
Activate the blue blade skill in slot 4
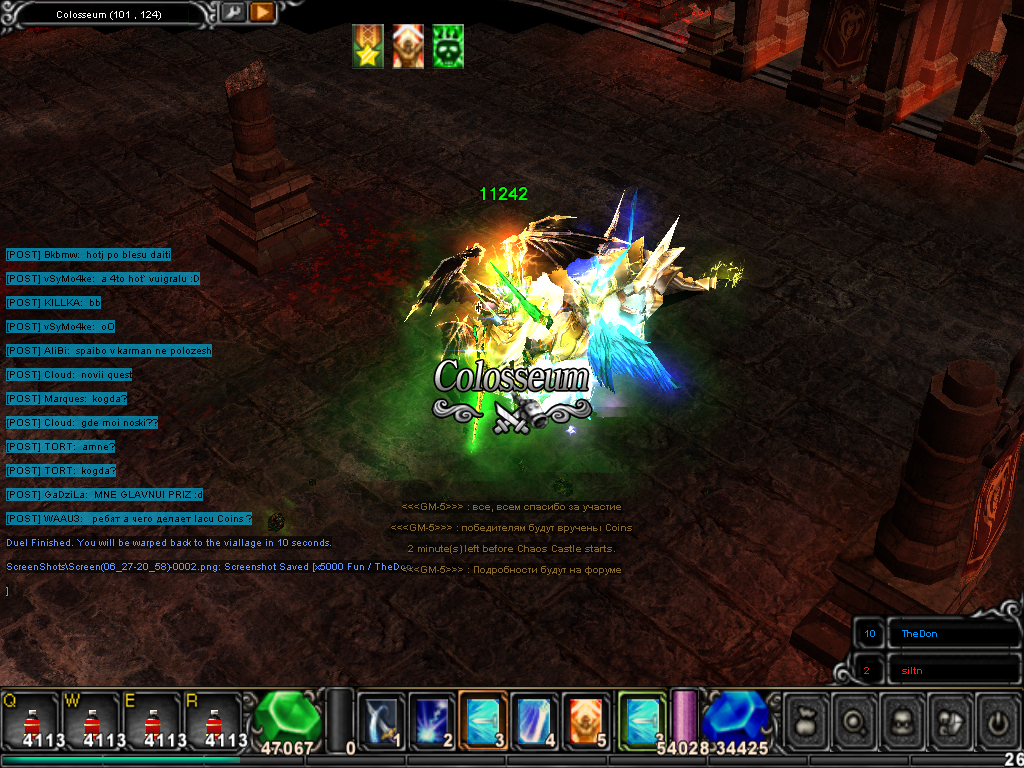[x=535, y=718]
